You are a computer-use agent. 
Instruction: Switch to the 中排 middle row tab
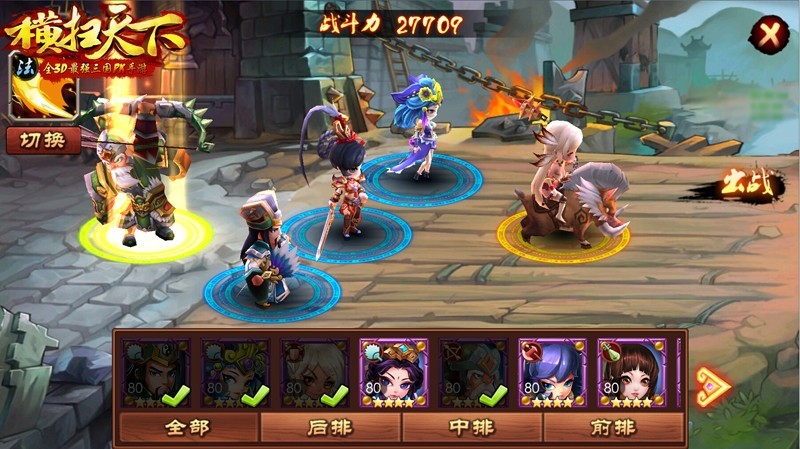pyautogui.click(x=472, y=427)
